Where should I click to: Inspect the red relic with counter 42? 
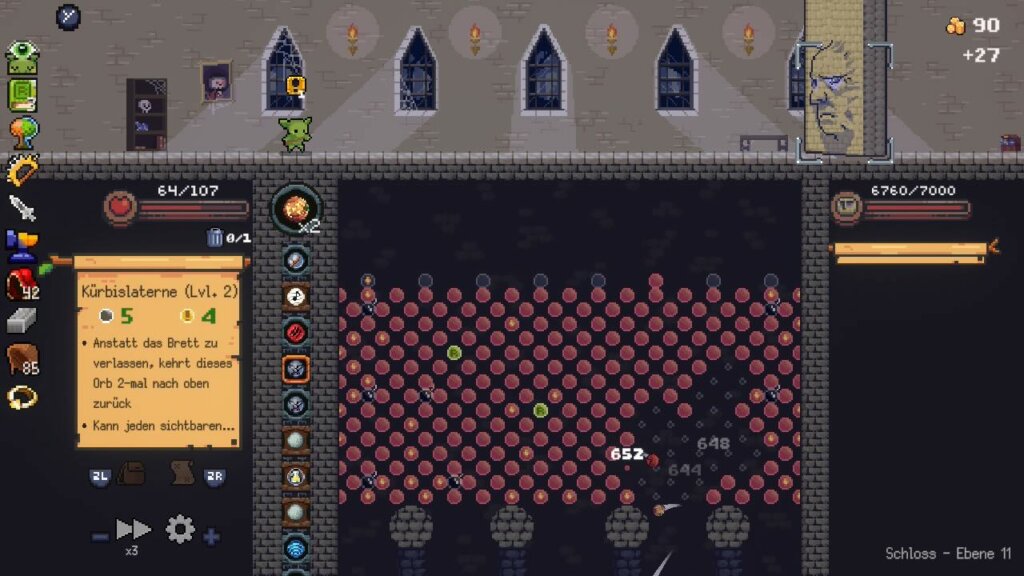point(21,285)
